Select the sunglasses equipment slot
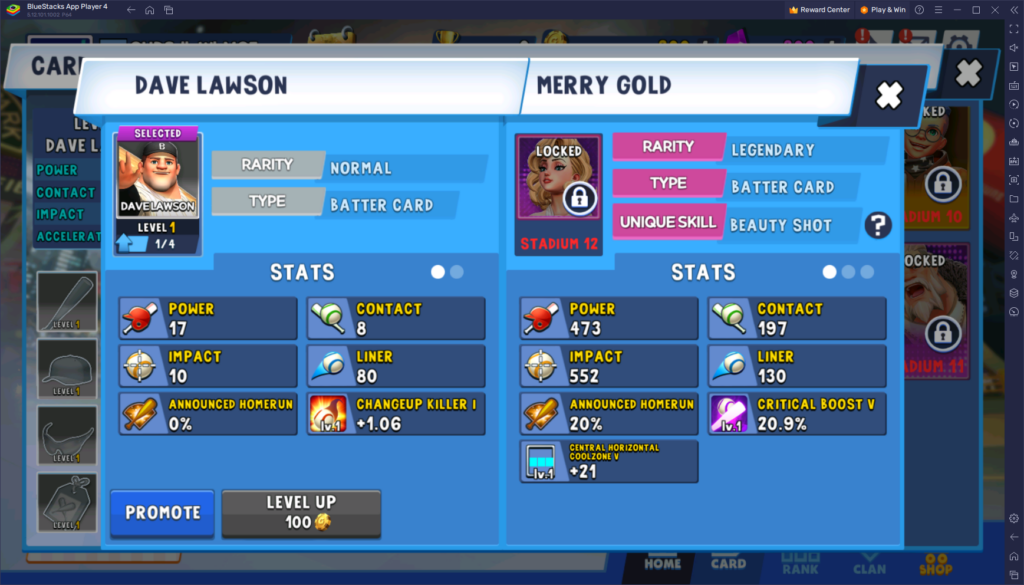The height and width of the screenshot is (585, 1024). point(67,435)
